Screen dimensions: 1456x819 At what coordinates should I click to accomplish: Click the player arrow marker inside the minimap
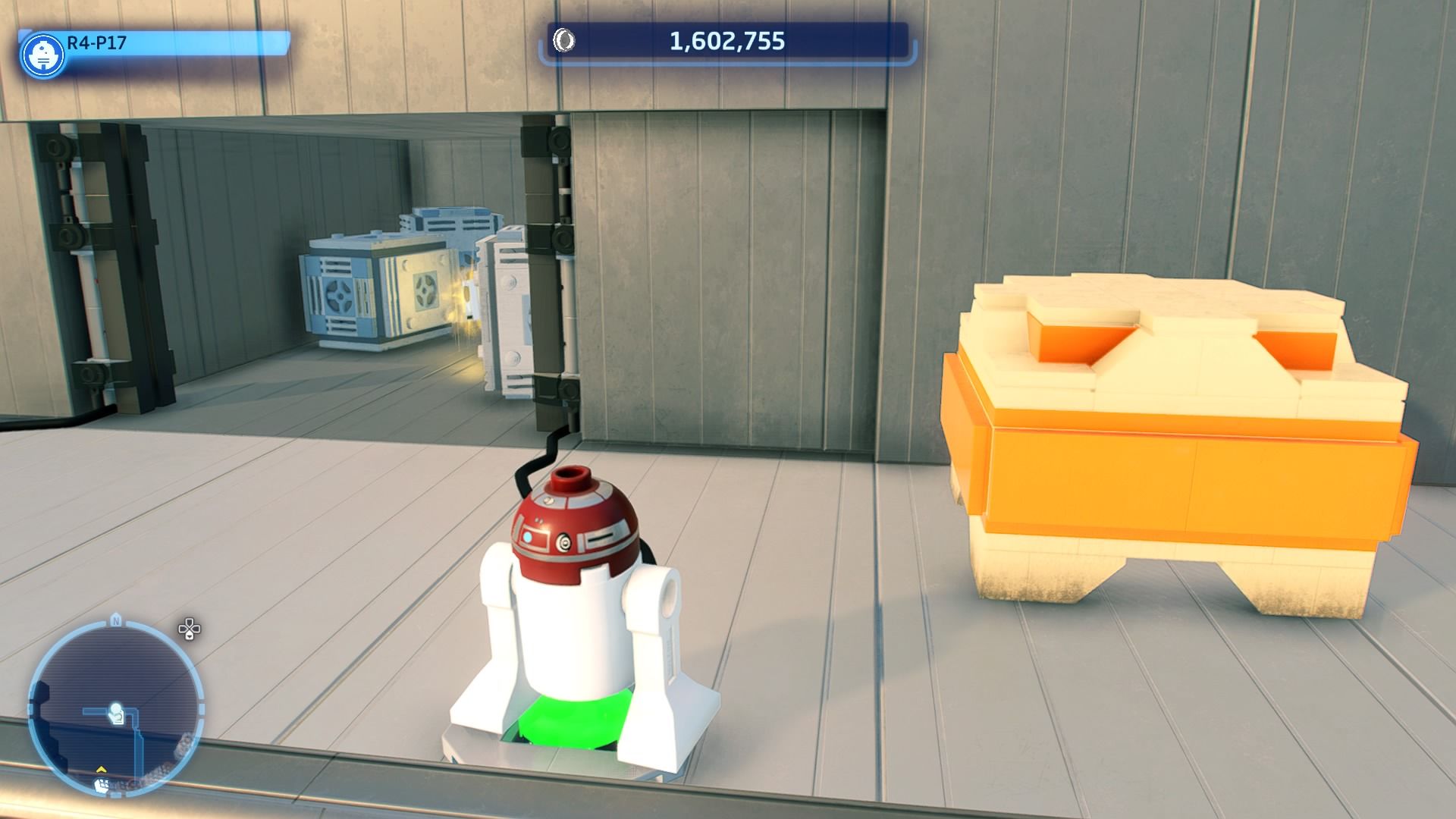pos(116,711)
